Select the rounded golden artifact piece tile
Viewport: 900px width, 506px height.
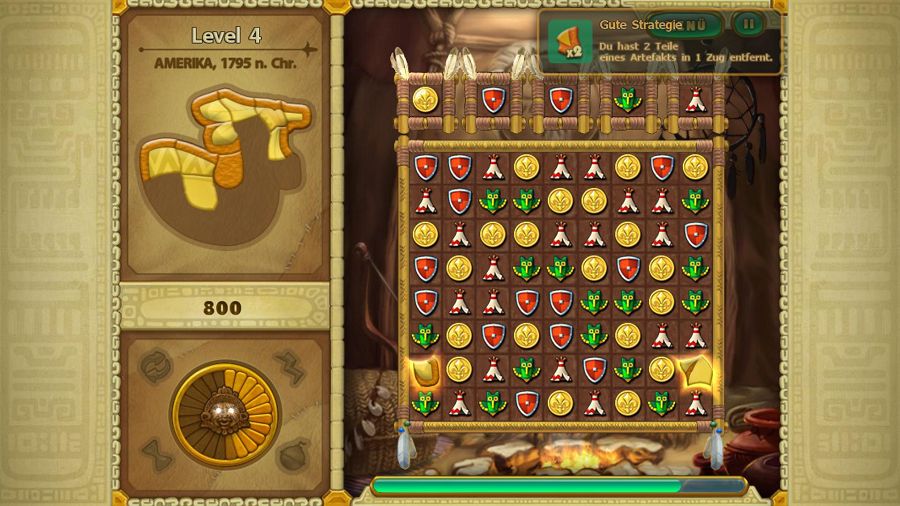point(425,370)
